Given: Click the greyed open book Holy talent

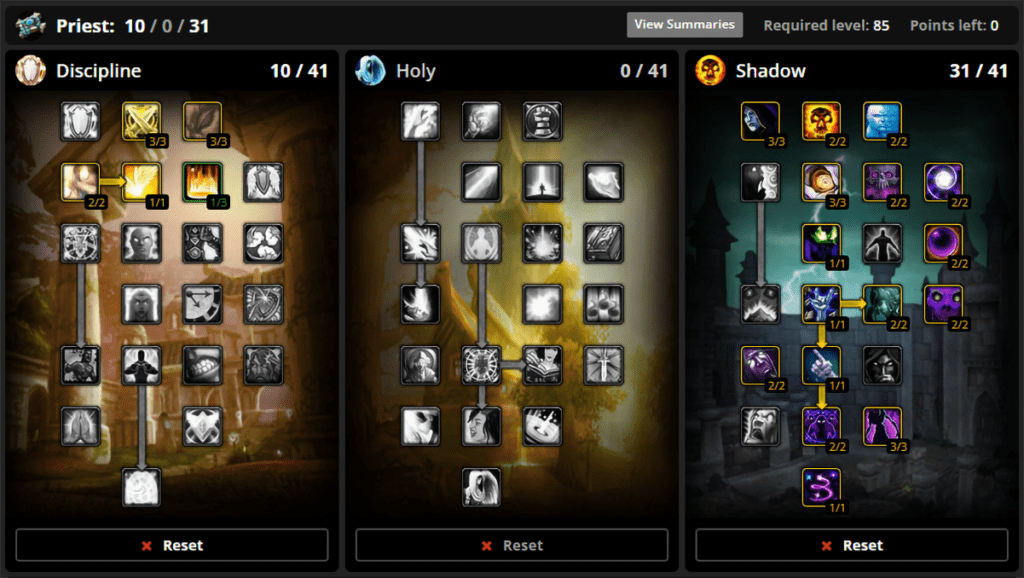Looking at the screenshot, I should pos(542,365).
